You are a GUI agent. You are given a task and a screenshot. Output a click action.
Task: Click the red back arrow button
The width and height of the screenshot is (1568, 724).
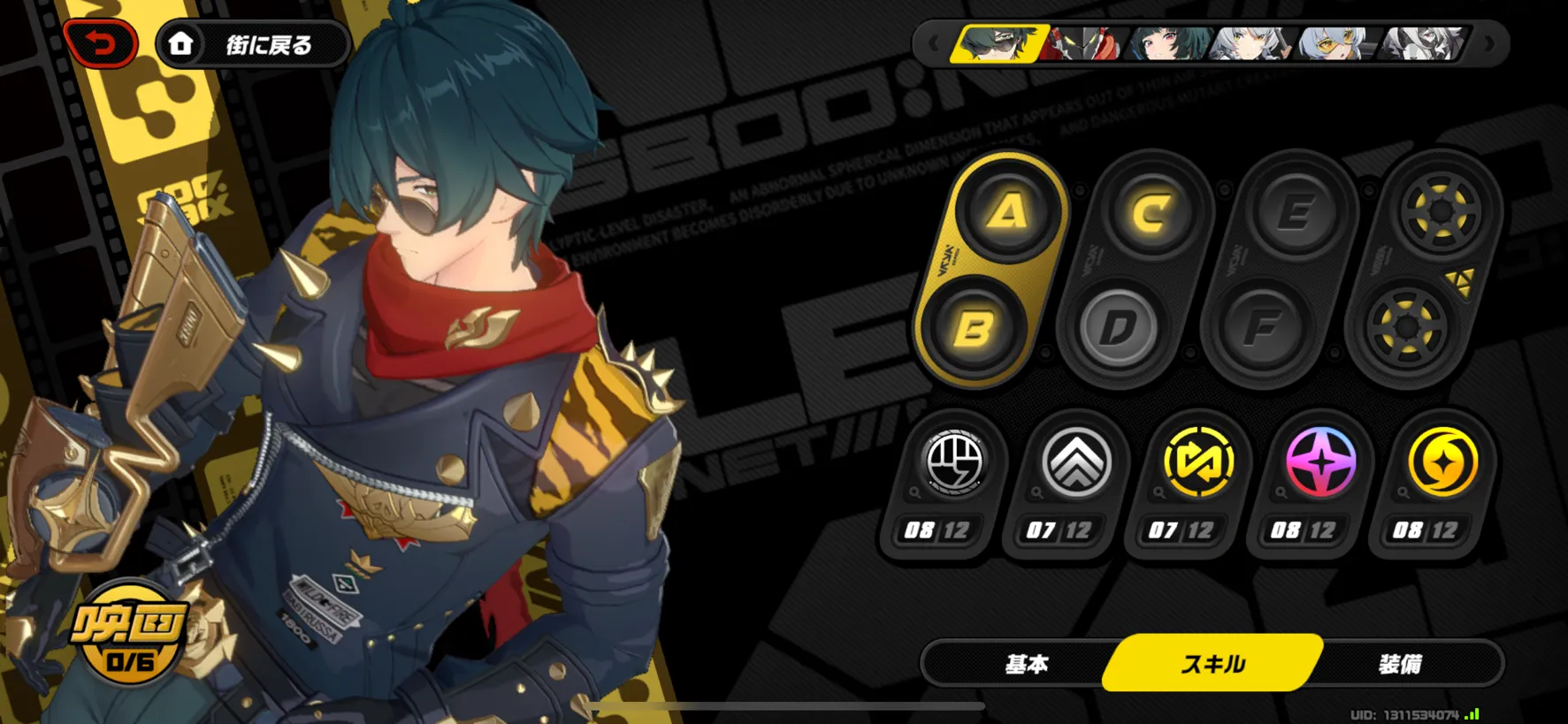(x=102, y=43)
